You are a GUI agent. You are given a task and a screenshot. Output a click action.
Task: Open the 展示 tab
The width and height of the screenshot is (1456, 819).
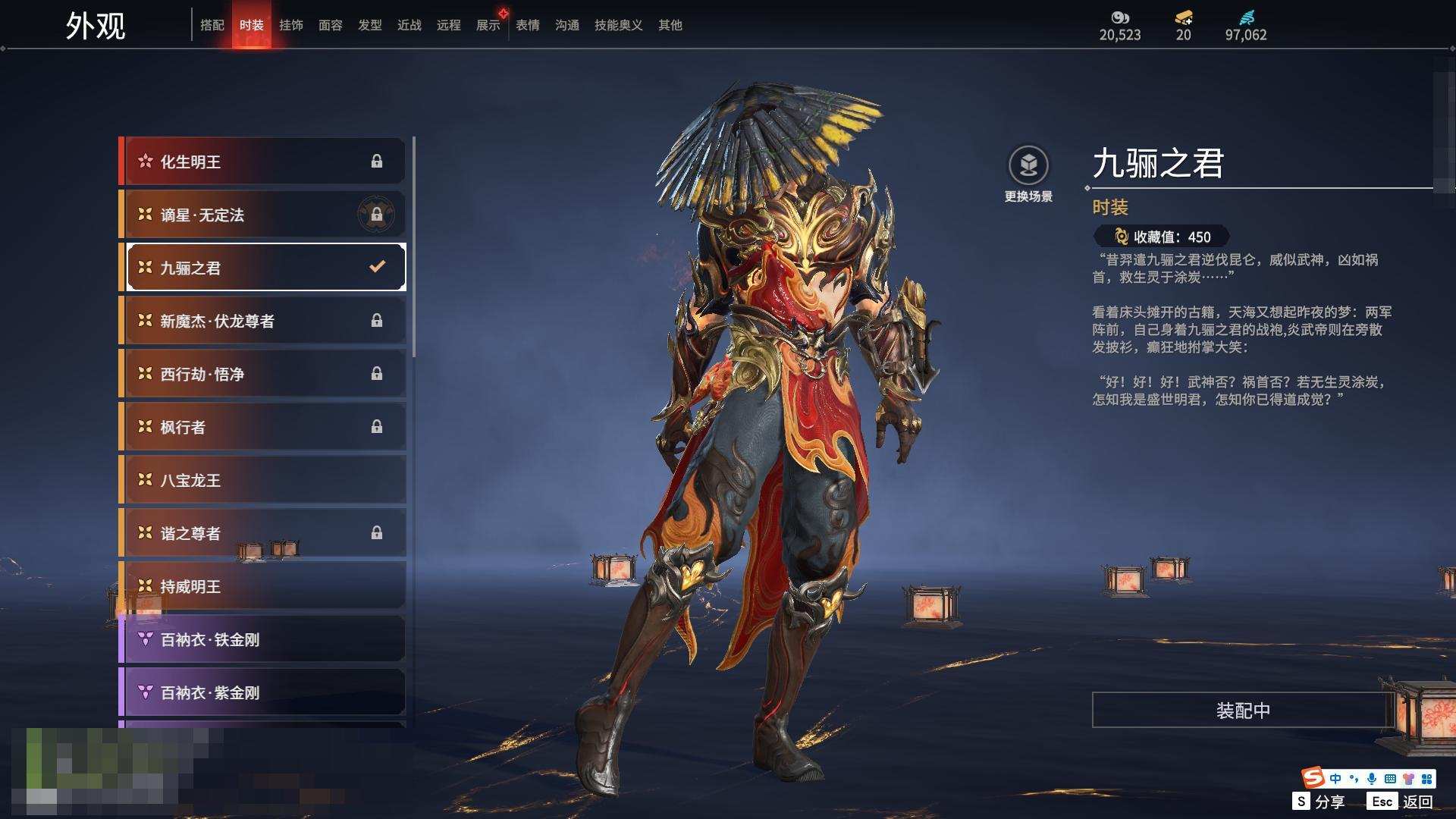[488, 25]
